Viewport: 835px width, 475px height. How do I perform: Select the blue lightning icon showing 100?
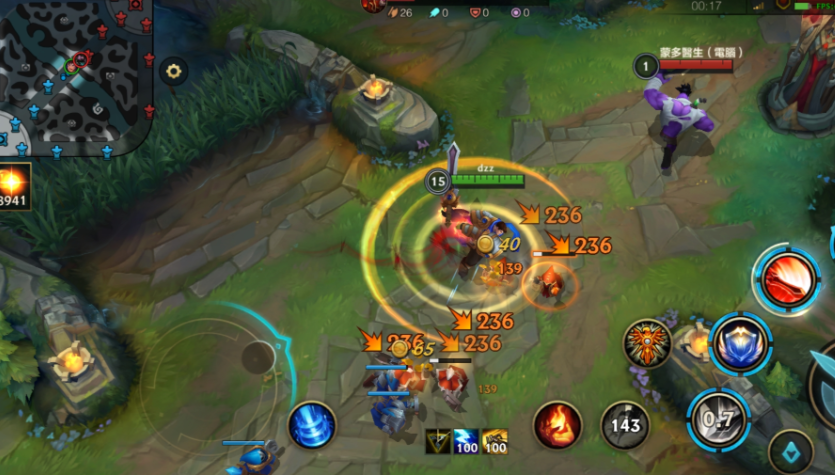(467, 441)
